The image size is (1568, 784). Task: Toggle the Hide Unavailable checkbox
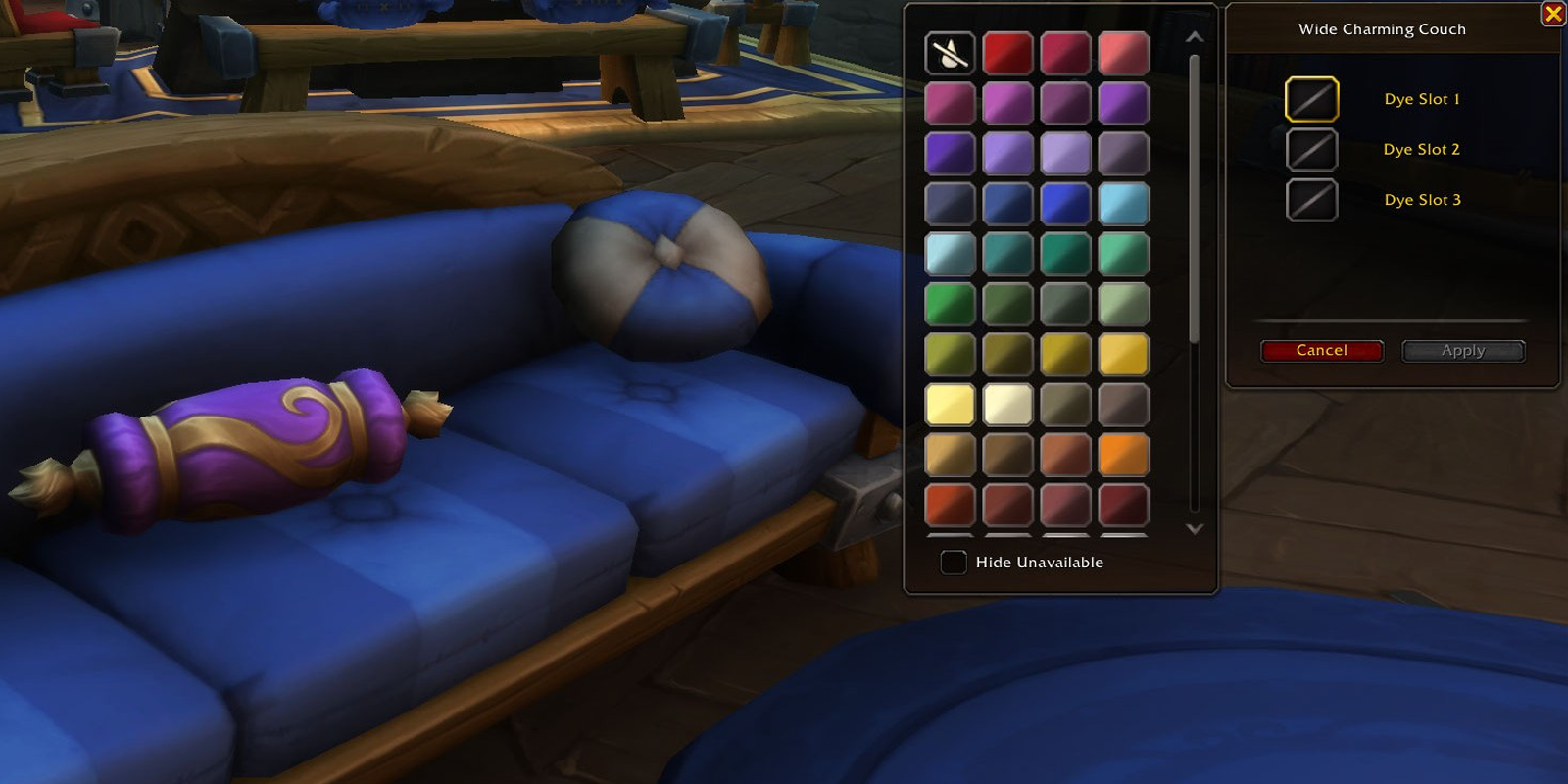(952, 562)
